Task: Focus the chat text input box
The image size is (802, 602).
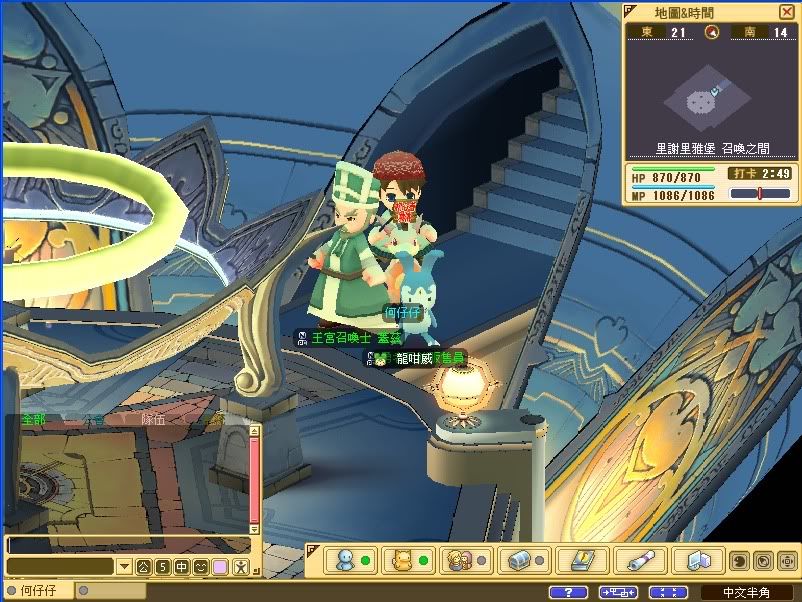Action: coord(127,546)
